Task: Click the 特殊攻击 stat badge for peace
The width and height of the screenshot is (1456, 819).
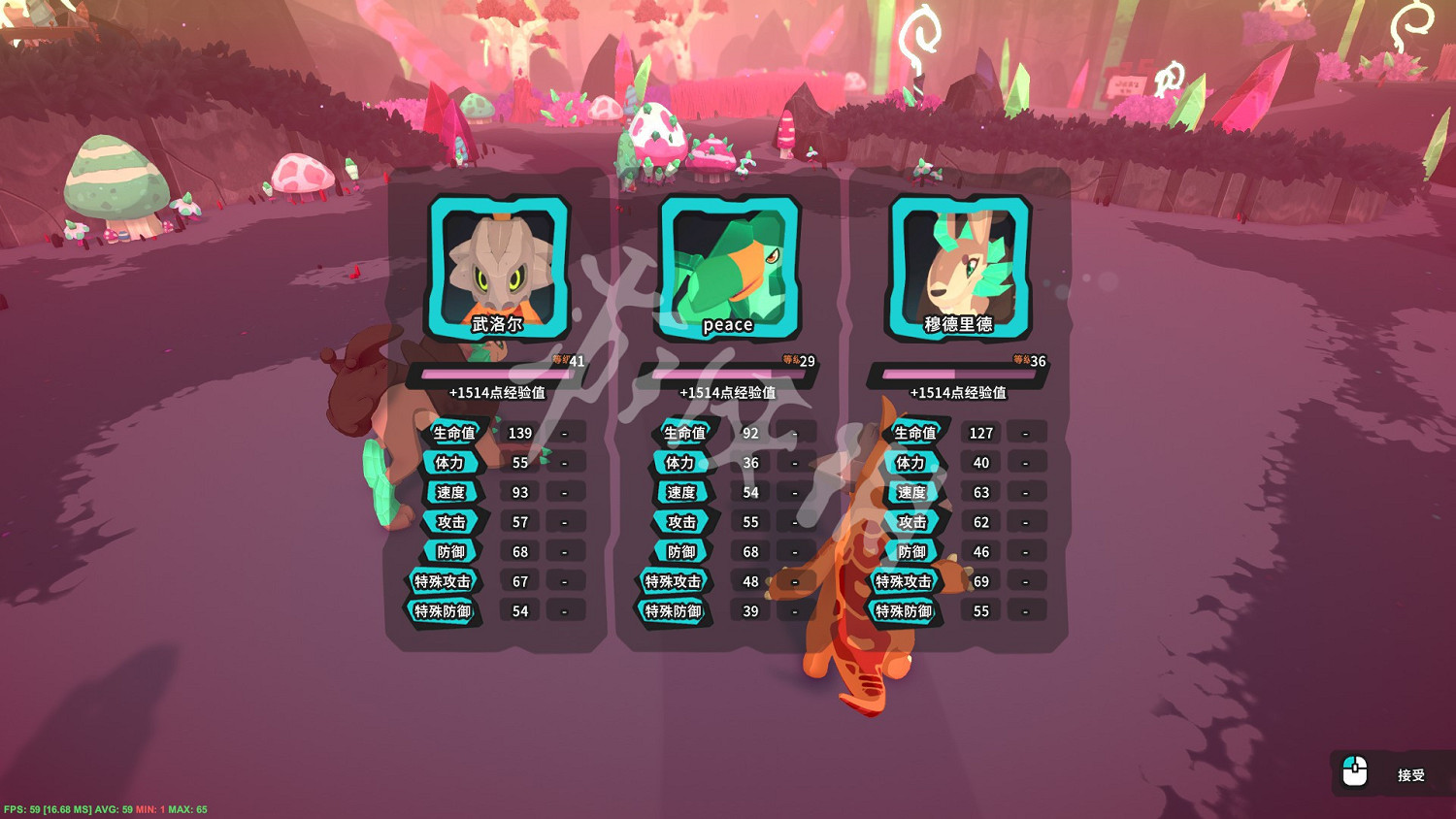Action: click(676, 582)
